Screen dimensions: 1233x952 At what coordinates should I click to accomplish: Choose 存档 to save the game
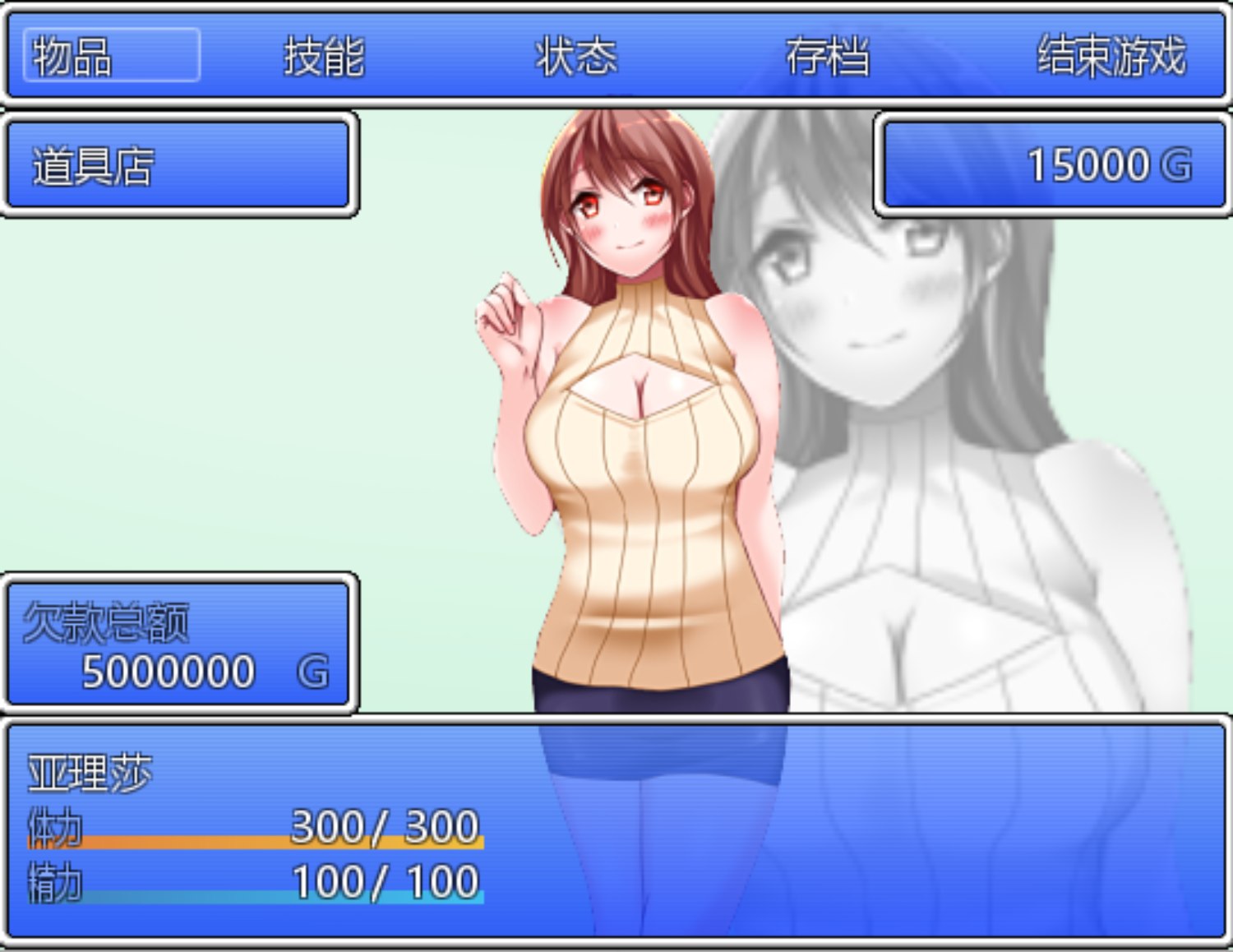tap(827, 56)
